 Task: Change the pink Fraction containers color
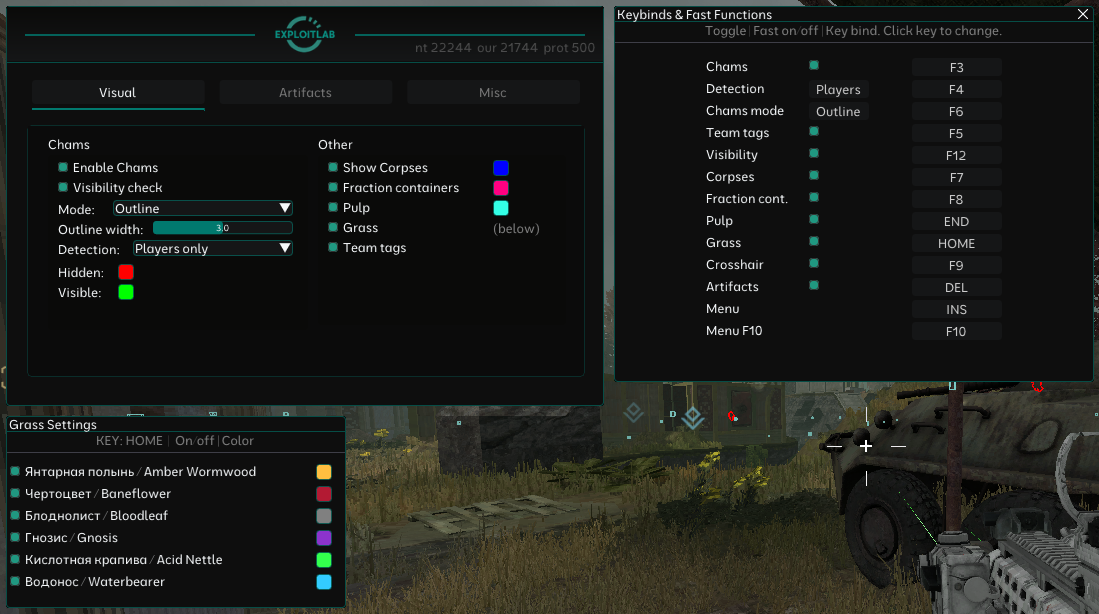[501, 188]
